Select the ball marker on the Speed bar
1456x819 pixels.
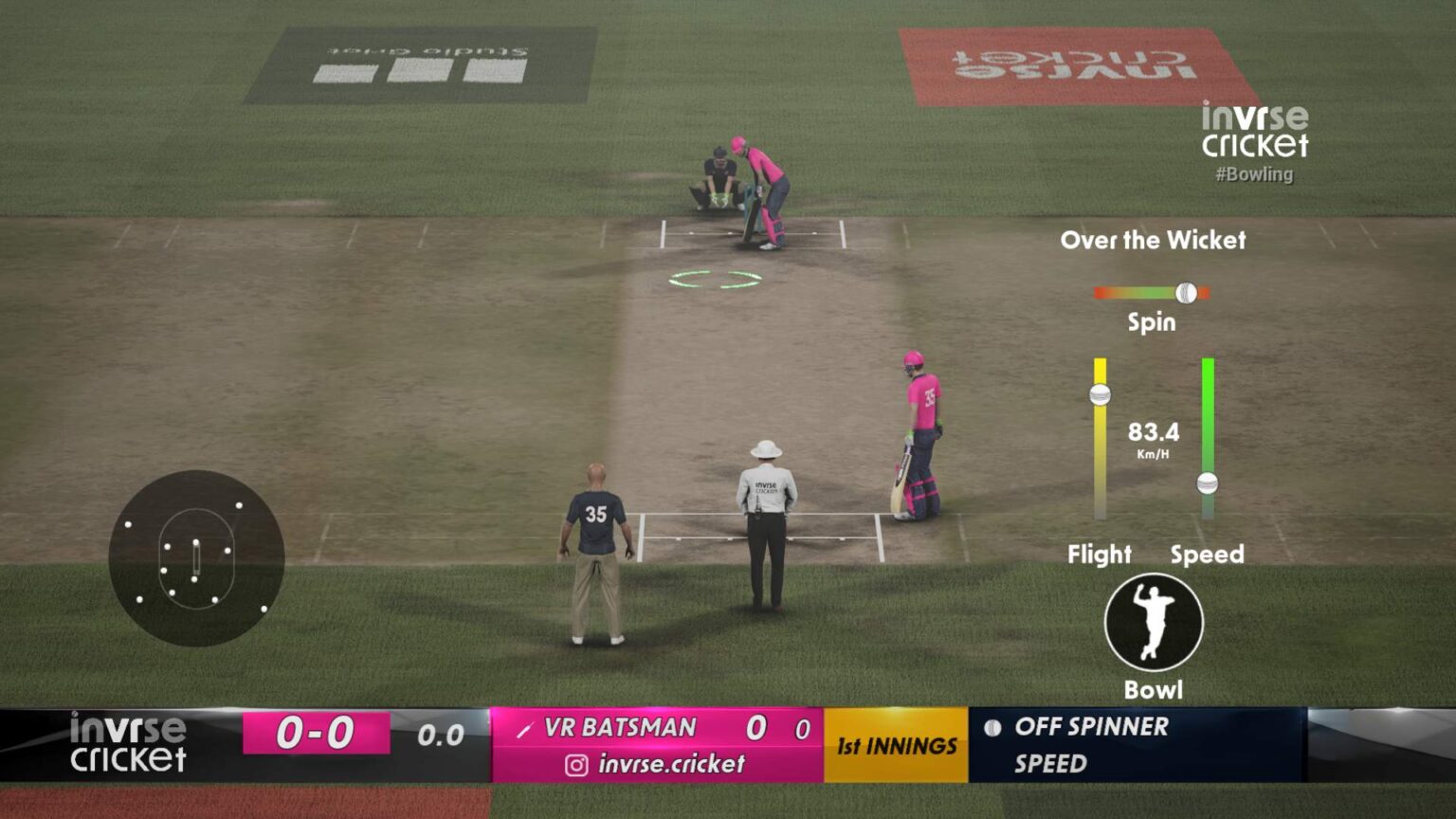click(1208, 482)
